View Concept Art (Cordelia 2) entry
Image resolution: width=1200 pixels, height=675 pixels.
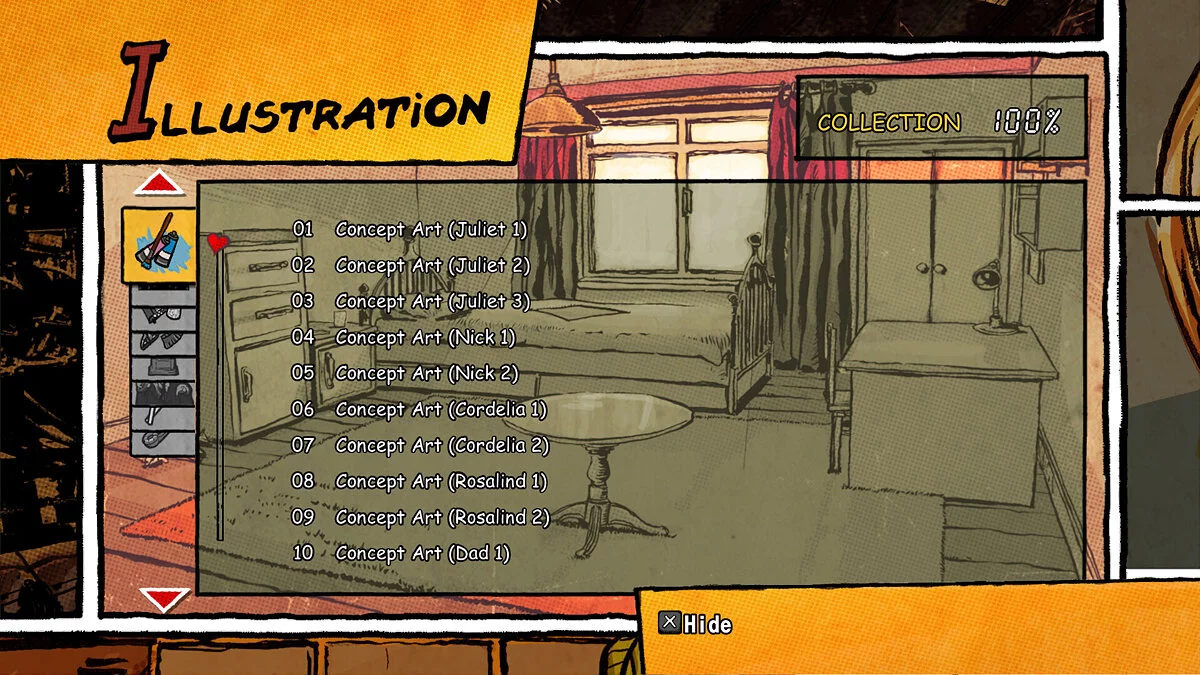point(442,445)
